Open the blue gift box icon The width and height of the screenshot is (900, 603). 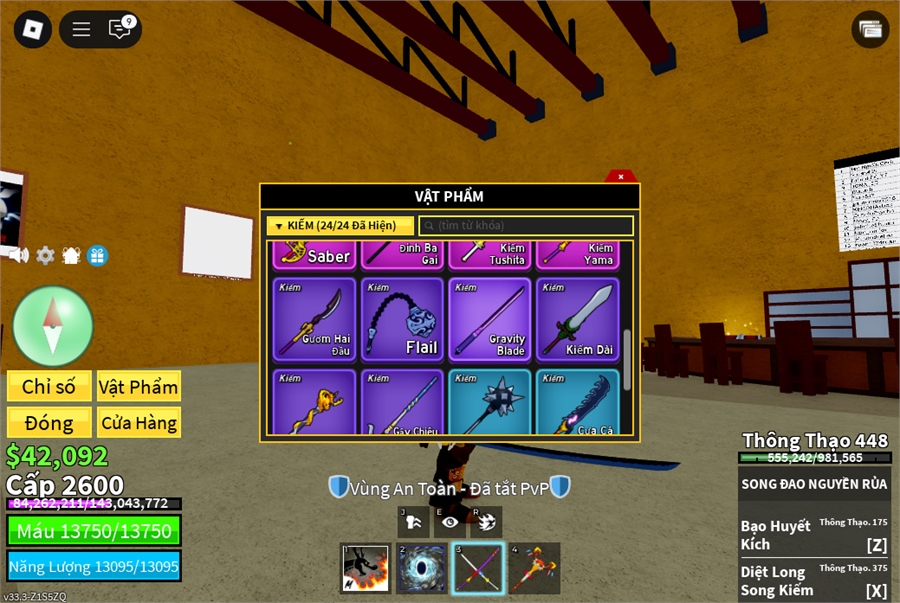click(x=97, y=255)
